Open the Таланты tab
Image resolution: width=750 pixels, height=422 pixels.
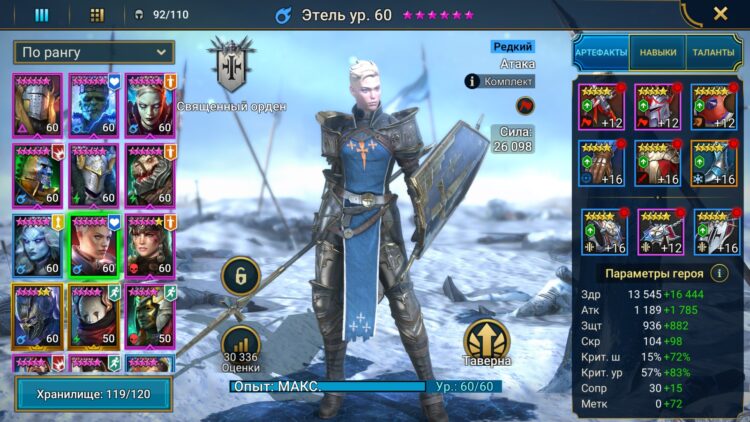(x=713, y=53)
